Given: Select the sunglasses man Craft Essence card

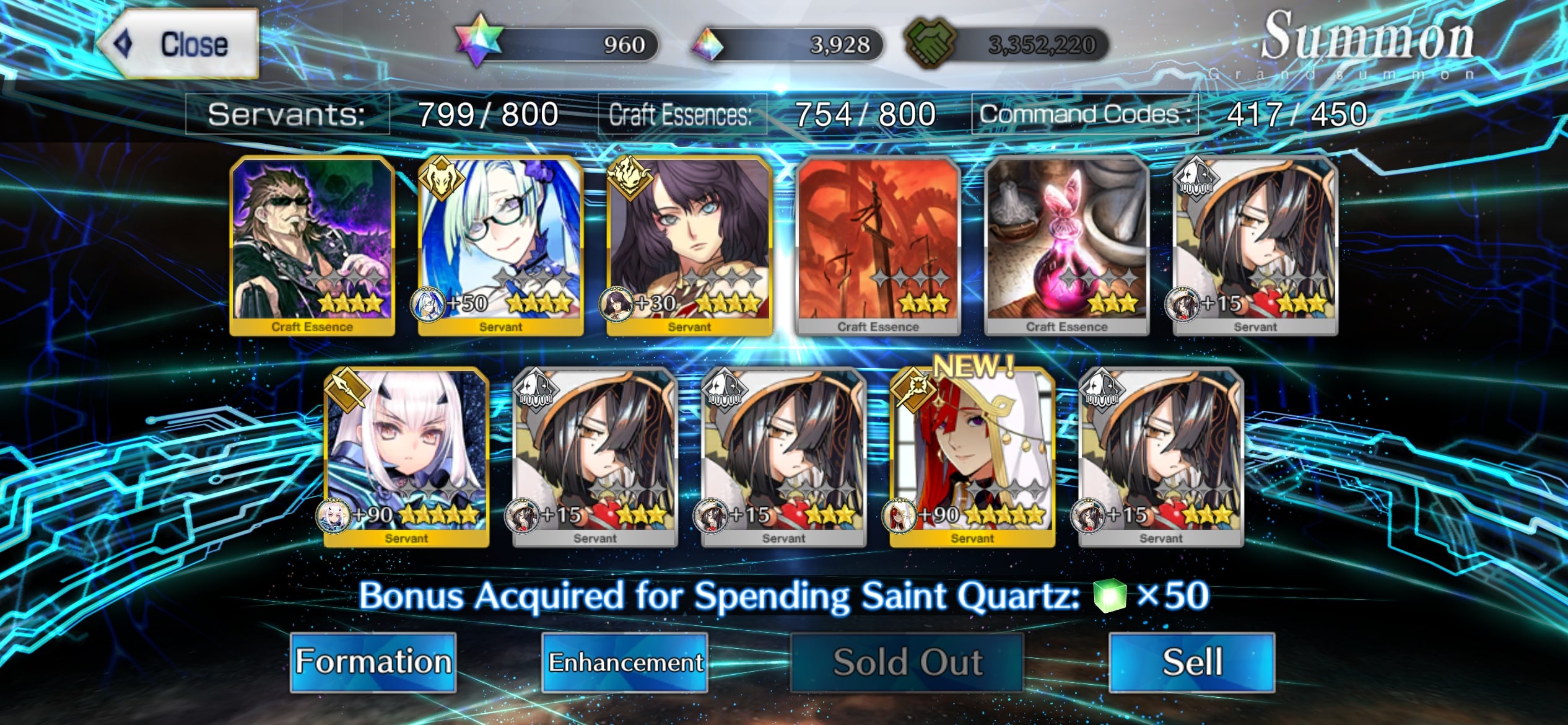Looking at the screenshot, I should [x=312, y=247].
